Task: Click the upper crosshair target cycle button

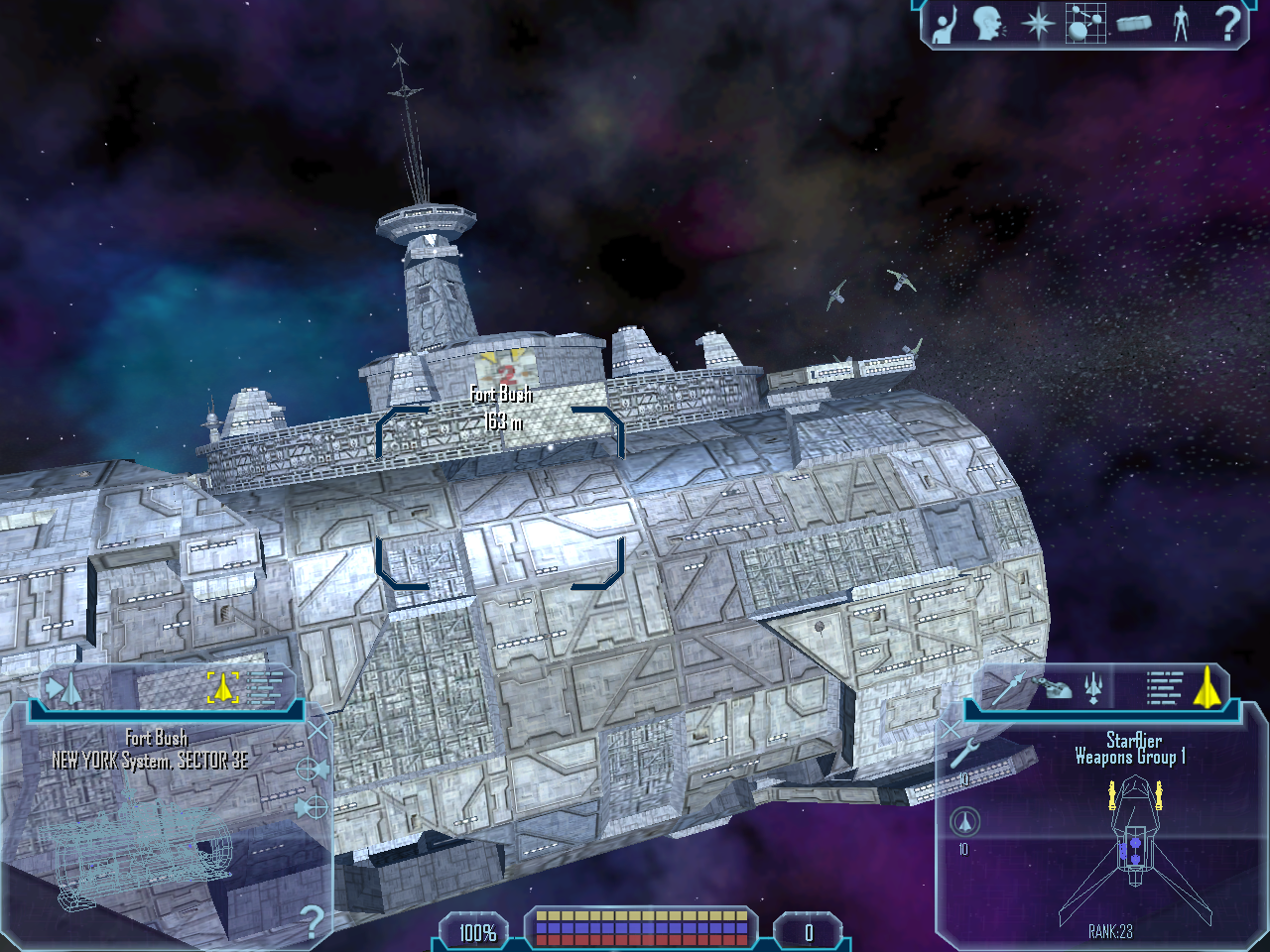Action: (x=311, y=770)
